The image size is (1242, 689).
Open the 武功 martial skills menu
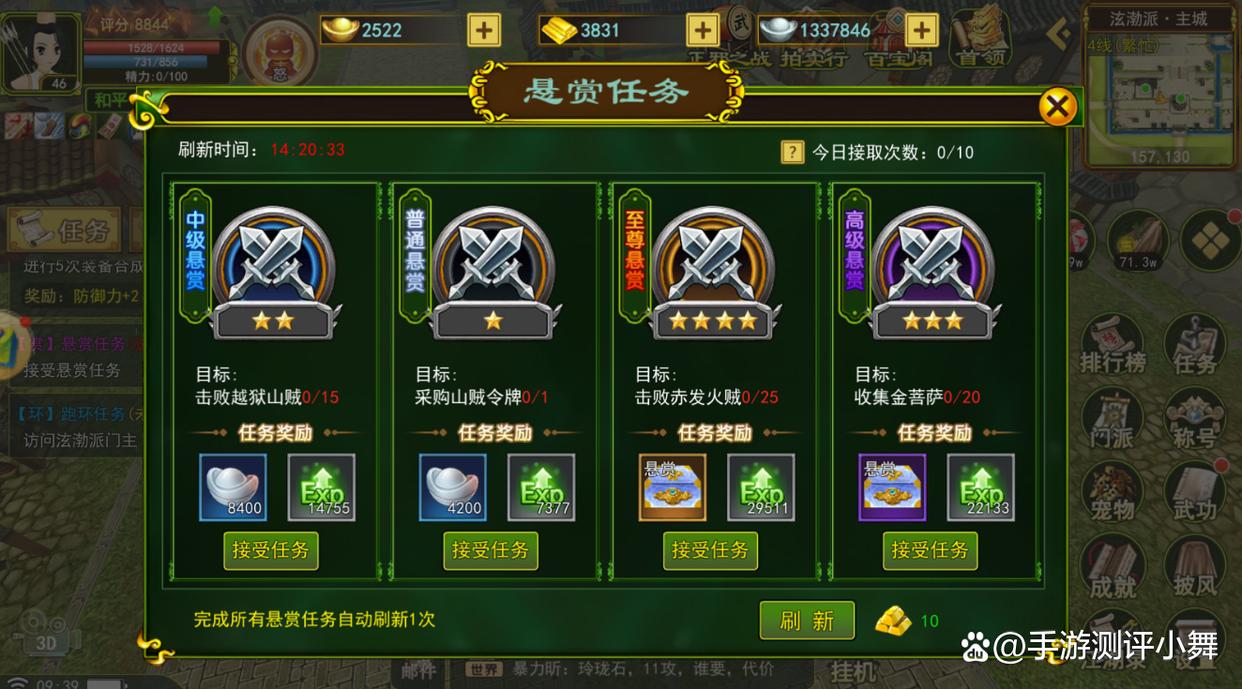(x=1195, y=492)
